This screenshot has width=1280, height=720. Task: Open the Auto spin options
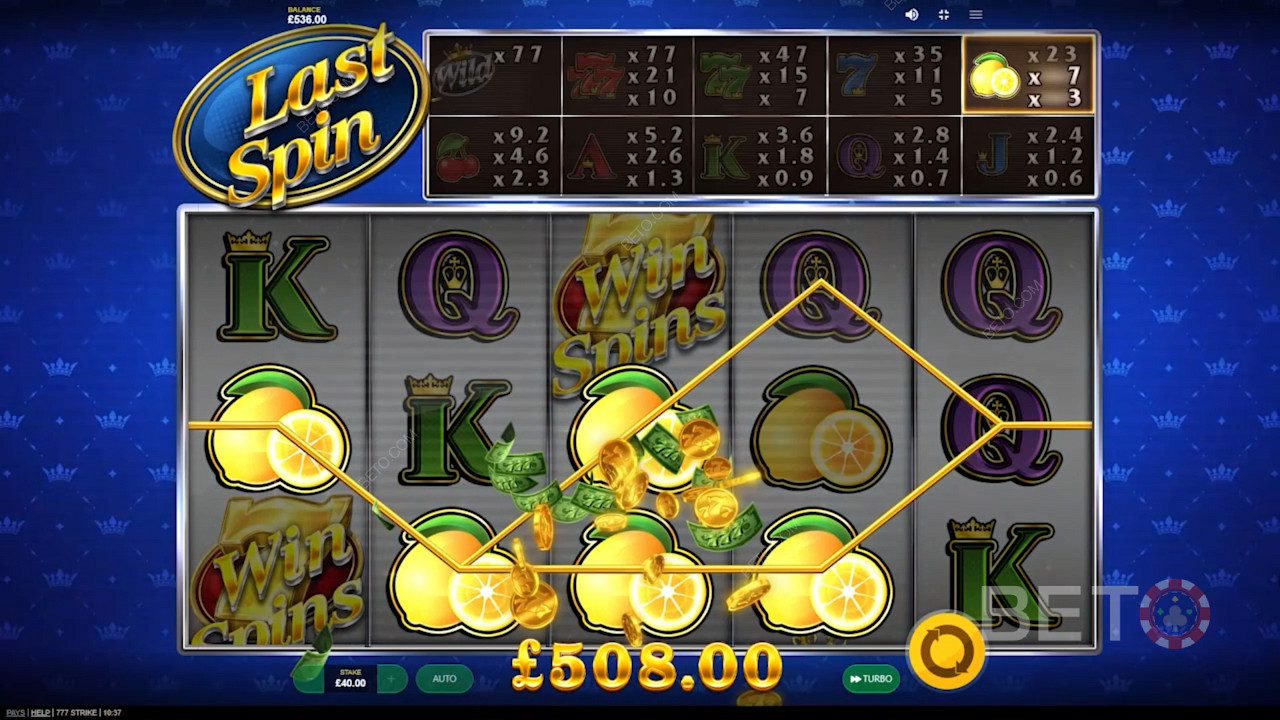pyautogui.click(x=444, y=679)
